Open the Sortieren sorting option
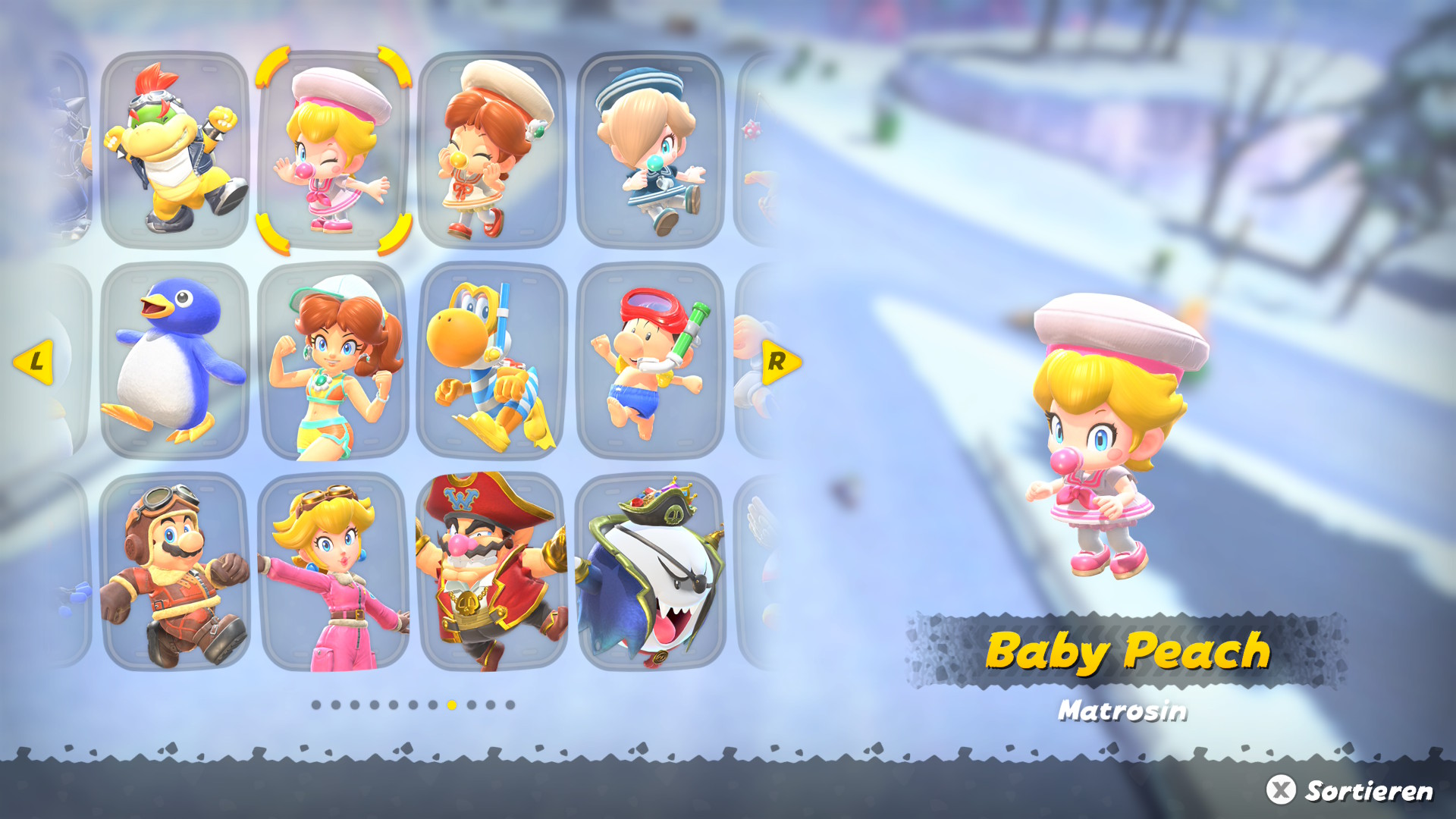The height and width of the screenshot is (819, 1456). click(x=1350, y=790)
